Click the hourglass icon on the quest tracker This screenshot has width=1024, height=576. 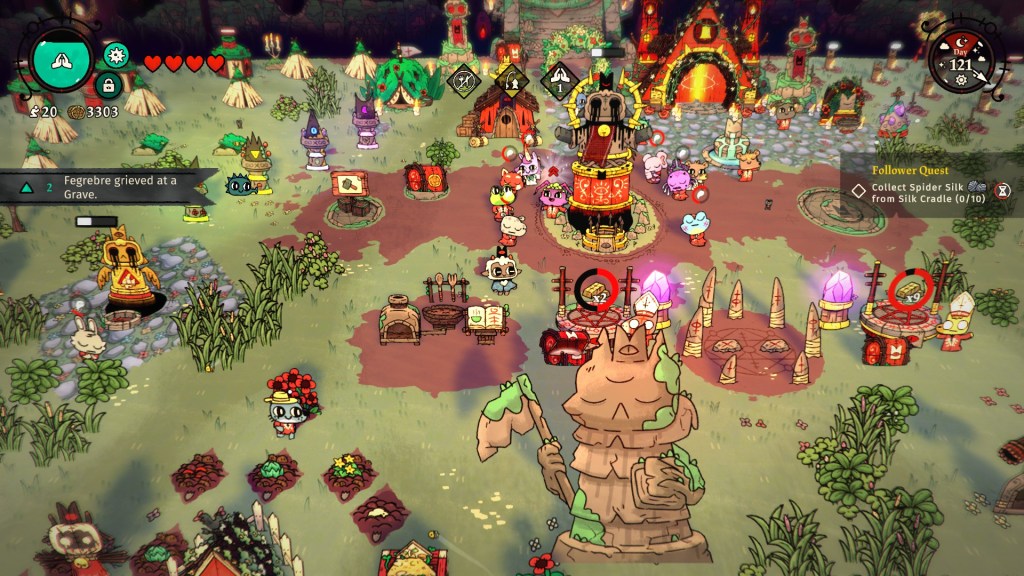click(x=1003, y=189)
